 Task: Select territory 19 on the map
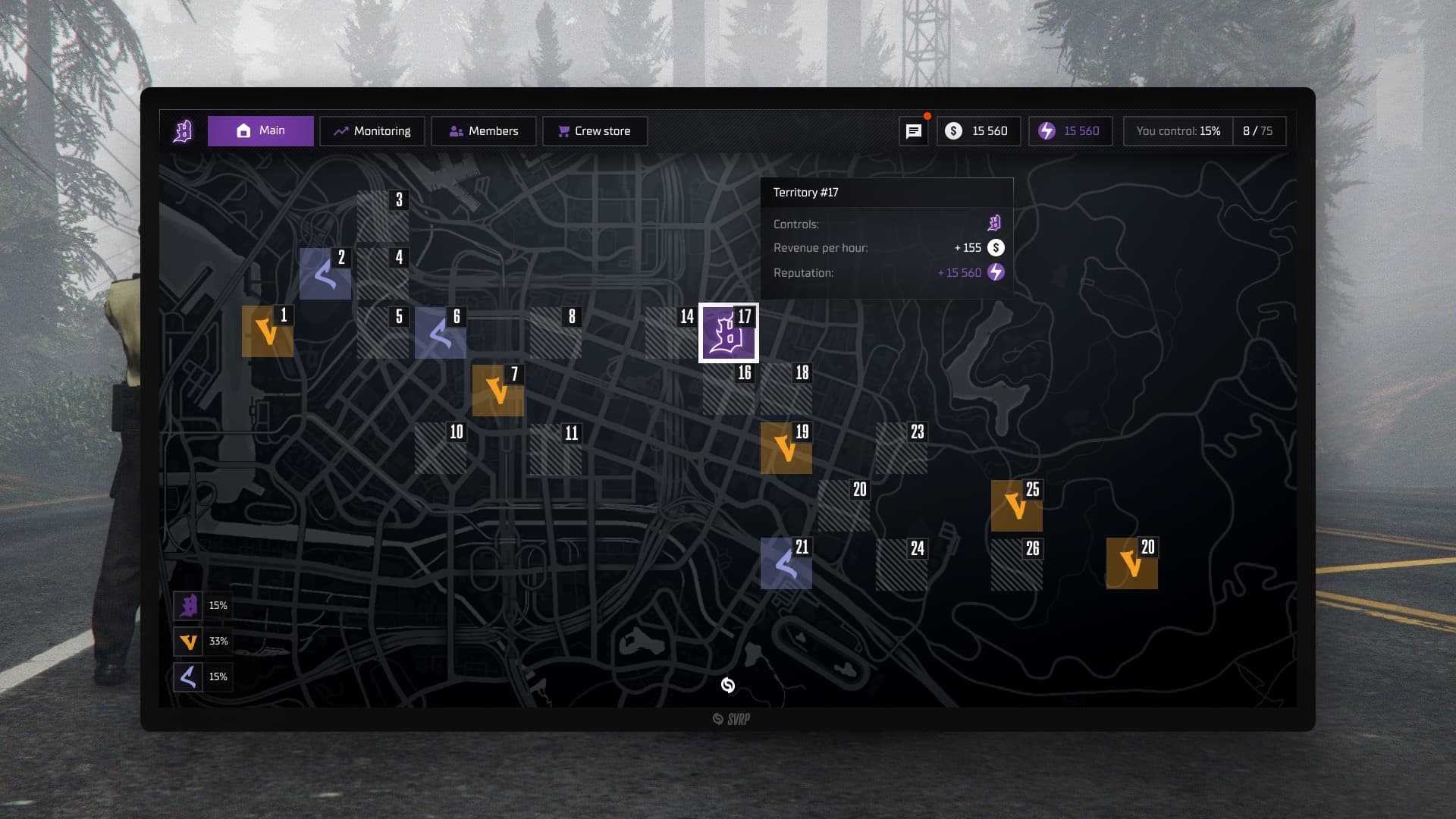point(786,448)
